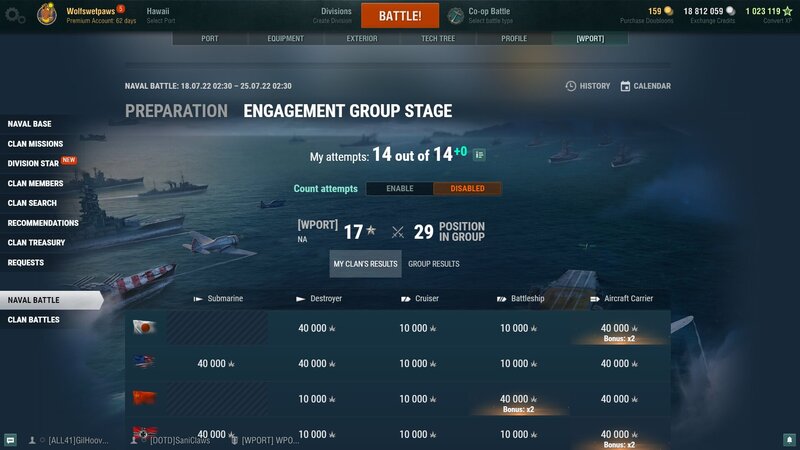Show the Clan Members list
The width and height of the screenshot is (800, 450).
36,183
